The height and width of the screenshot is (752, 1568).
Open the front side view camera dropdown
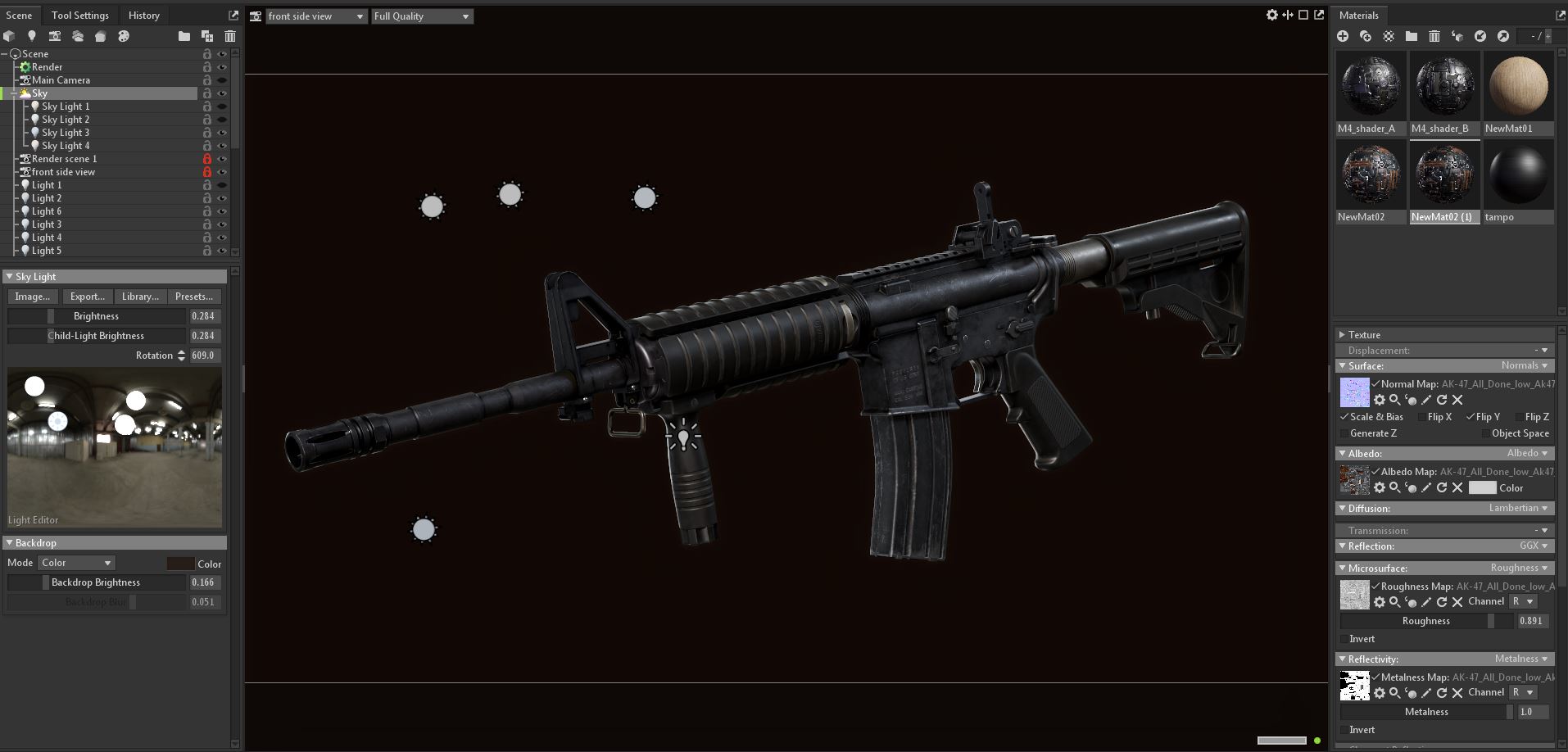coord(315,16)
